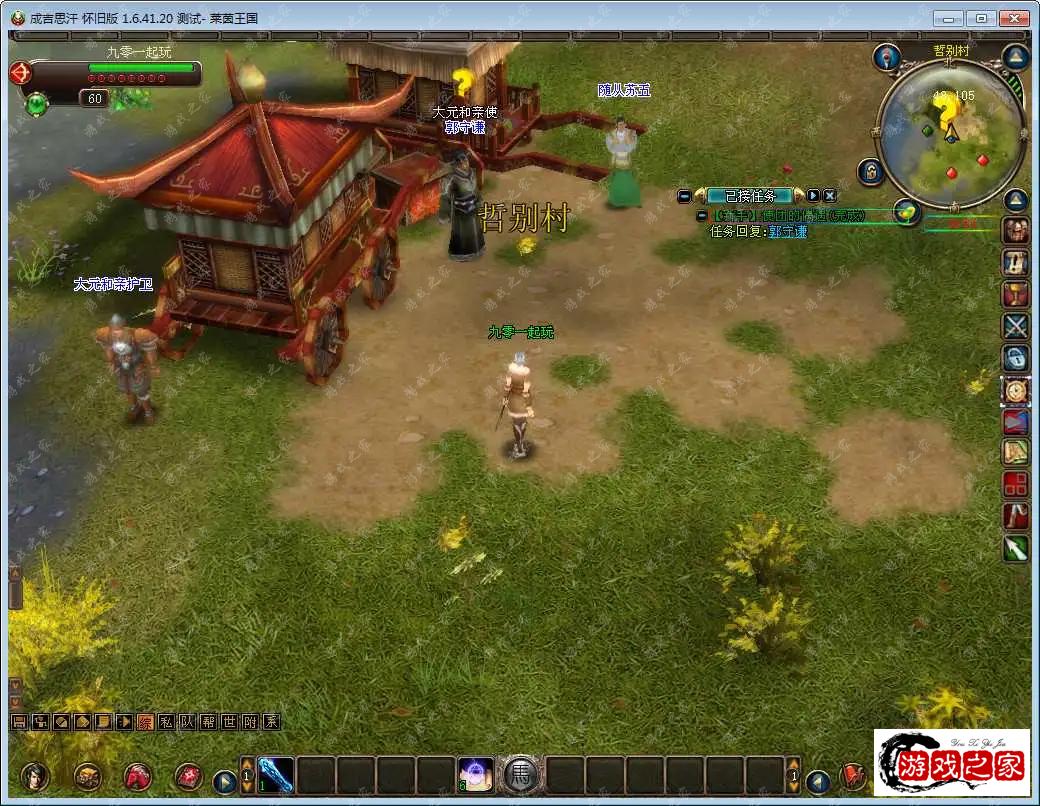Click the 郭守谦 quest reply link
The width and height of the screenshot is (1040, 806).
(x=787, y=231)
